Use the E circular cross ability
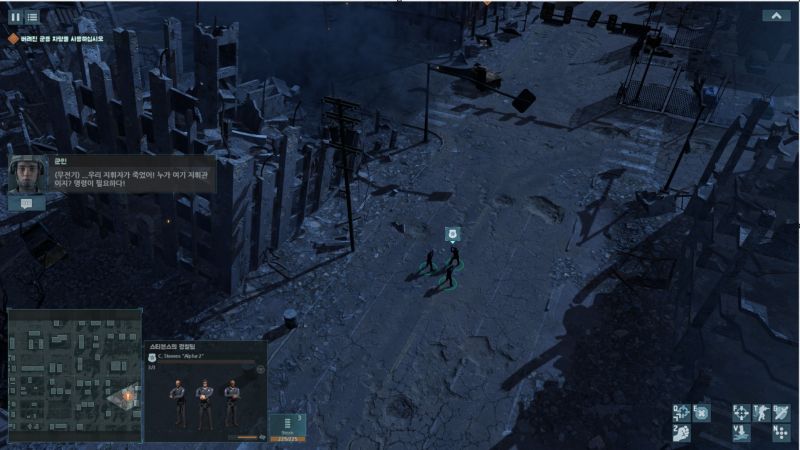 pyautogui.click(x=702, y=412)
